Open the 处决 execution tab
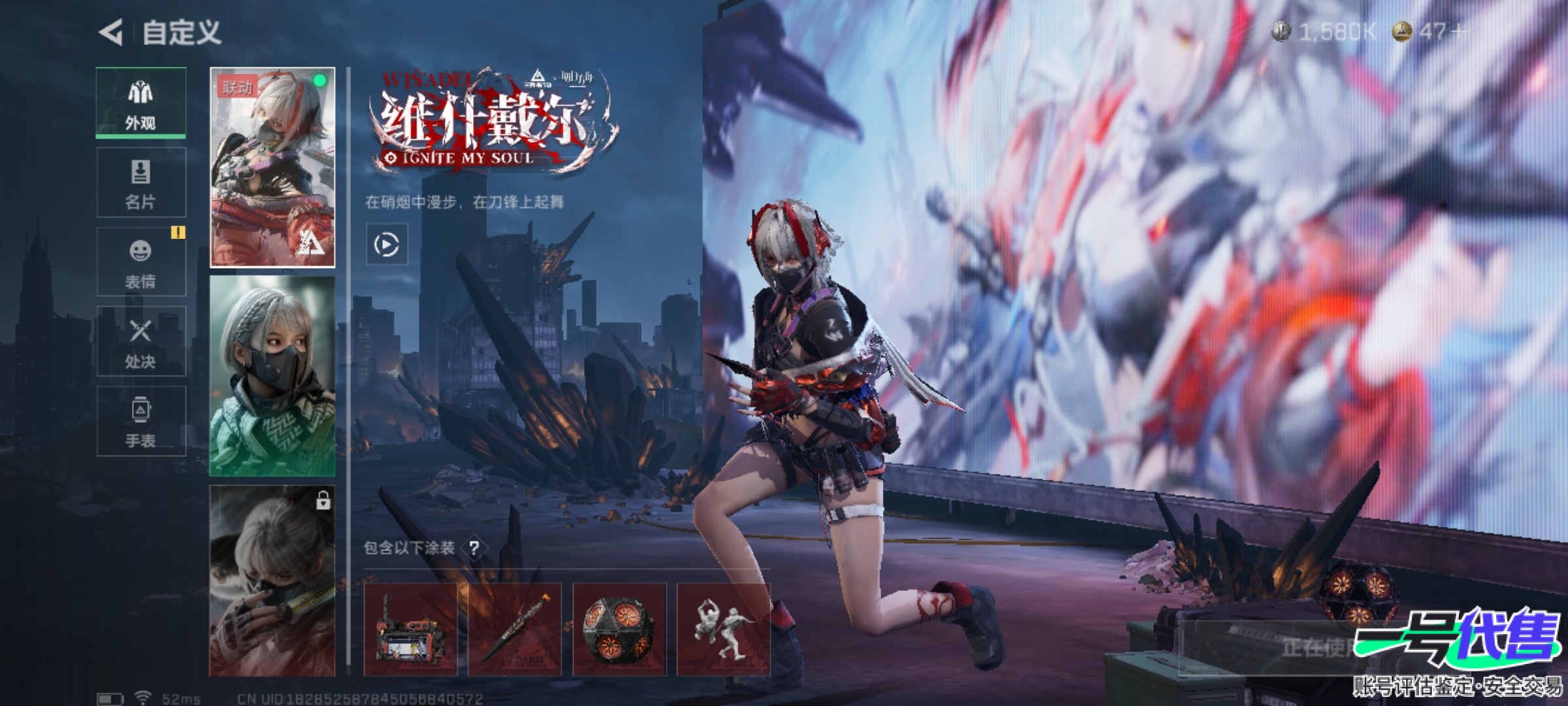The image size is (1568, 706). (141, 342)
